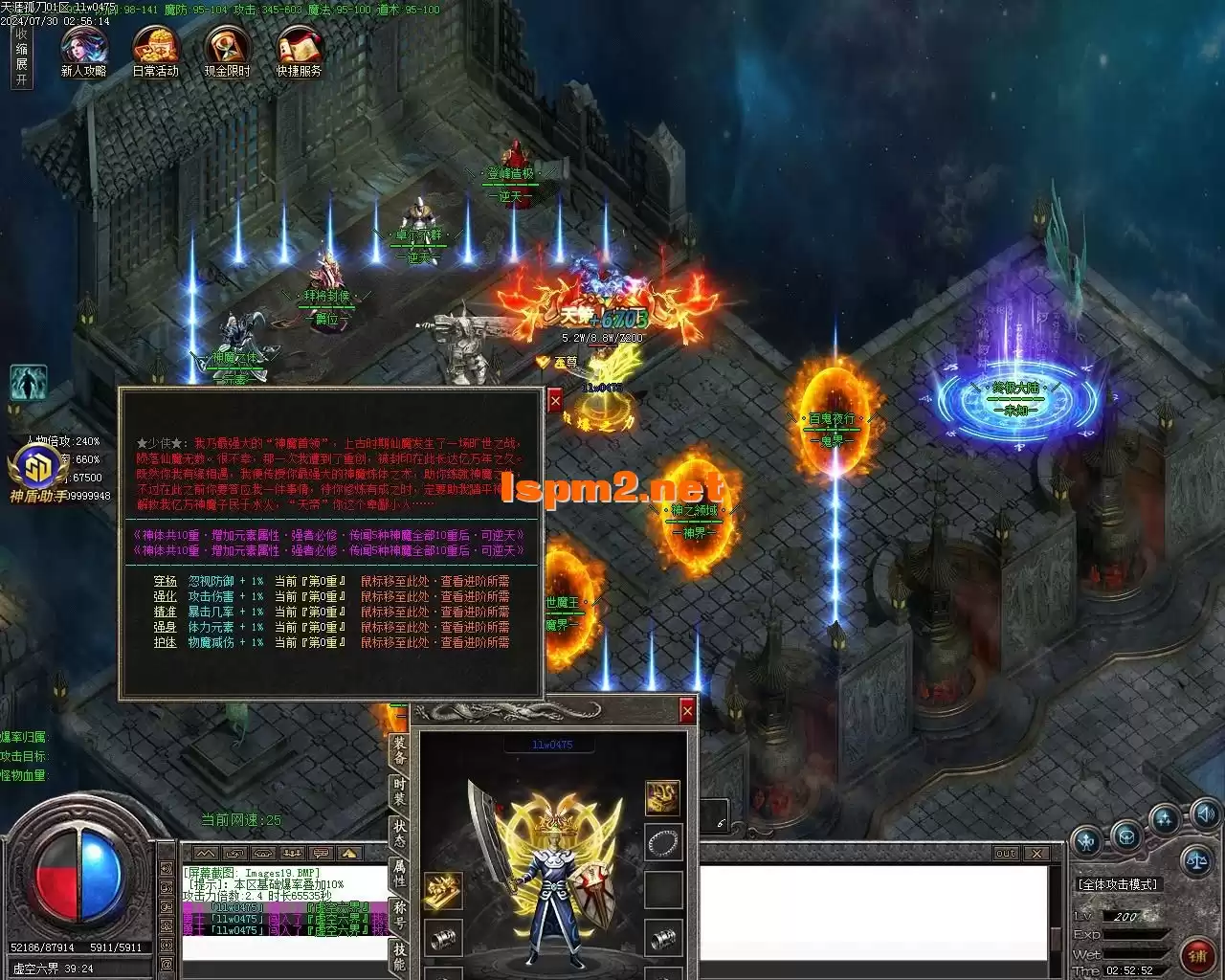Choose the 护体 damage reduction upgrade option
This screenshot has width=1225, height=980.
point(165,642)
